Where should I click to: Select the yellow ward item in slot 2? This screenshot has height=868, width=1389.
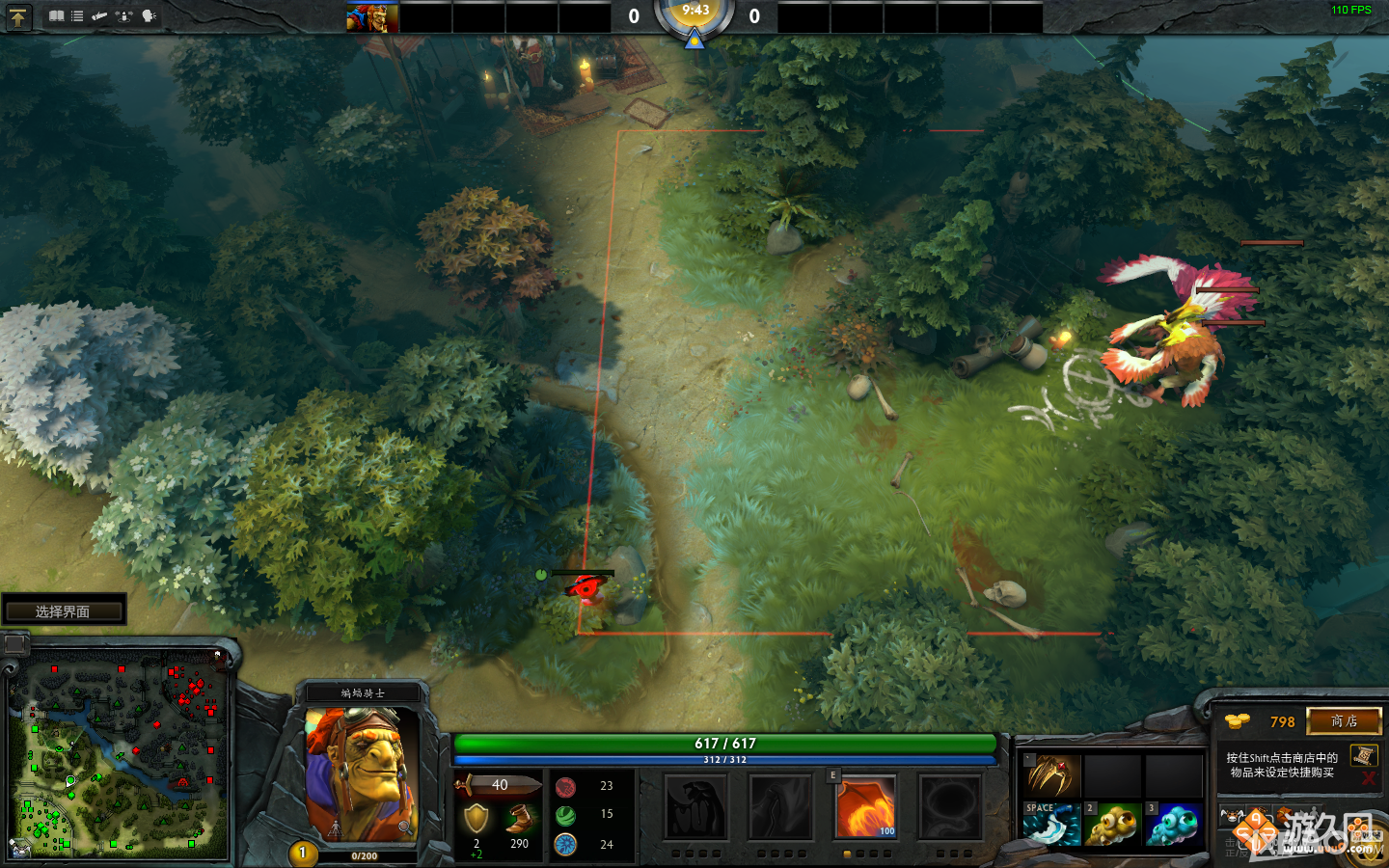1113,826
